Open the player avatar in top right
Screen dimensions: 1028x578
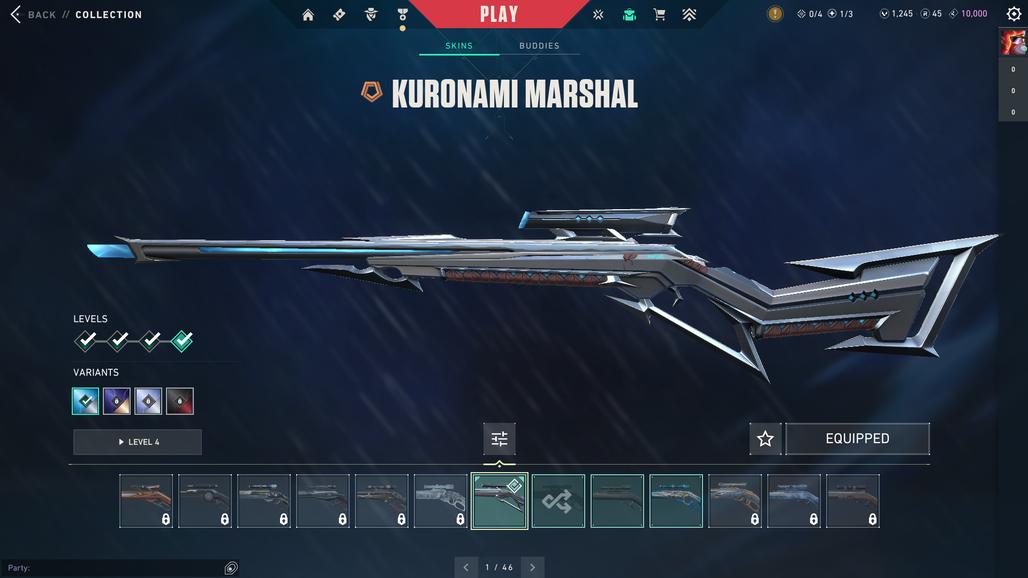tap(1012, 42)
